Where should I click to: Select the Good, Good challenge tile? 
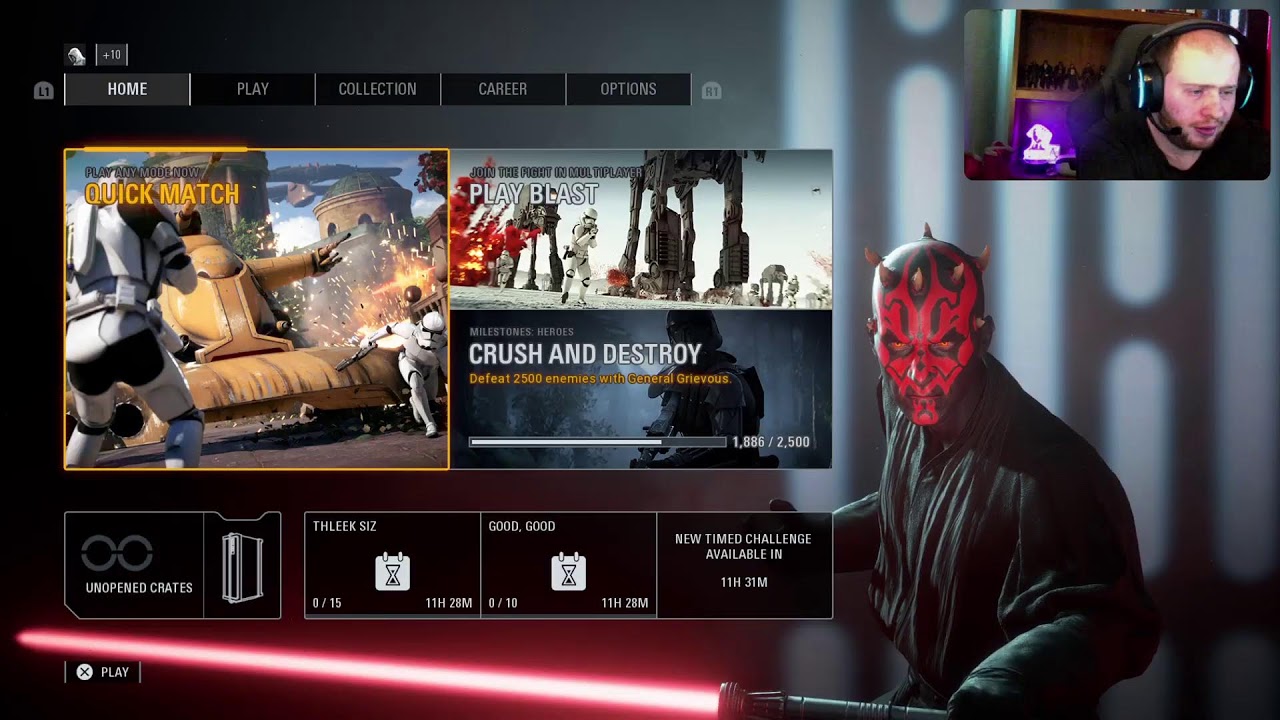click(567, 565)
